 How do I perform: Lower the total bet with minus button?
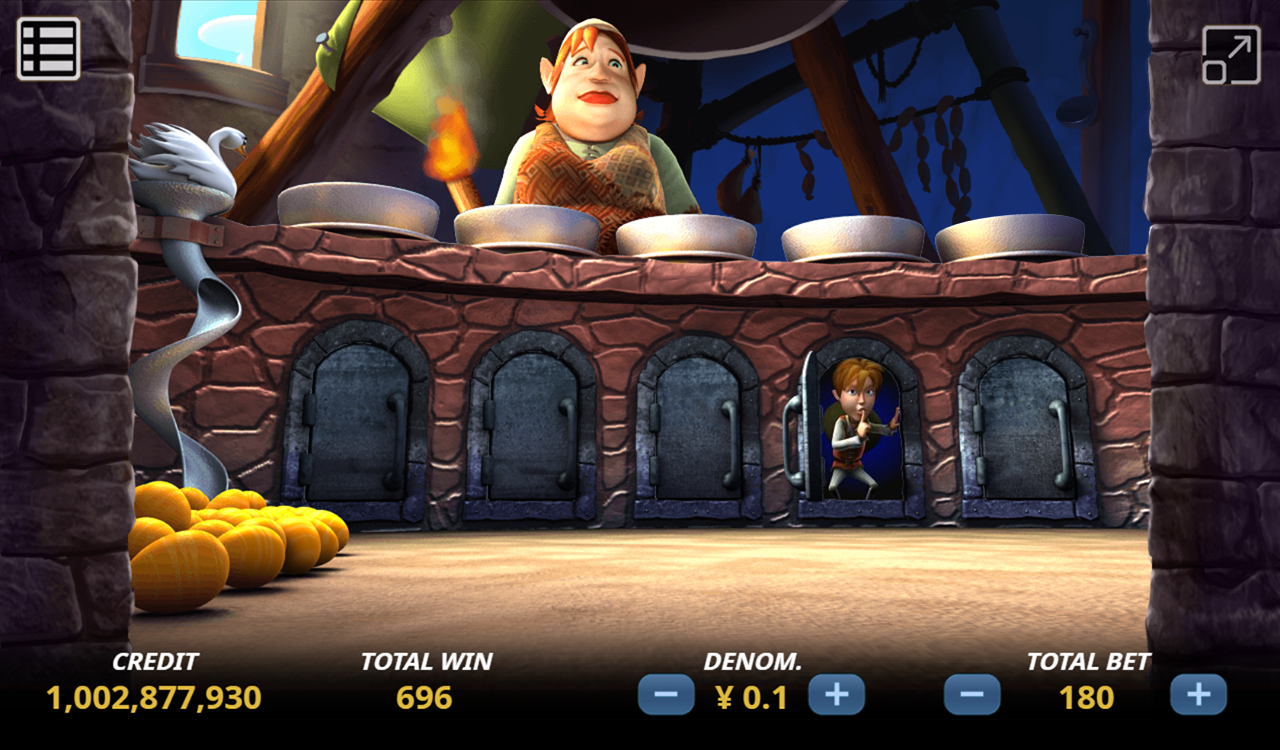tap(972, 695)
